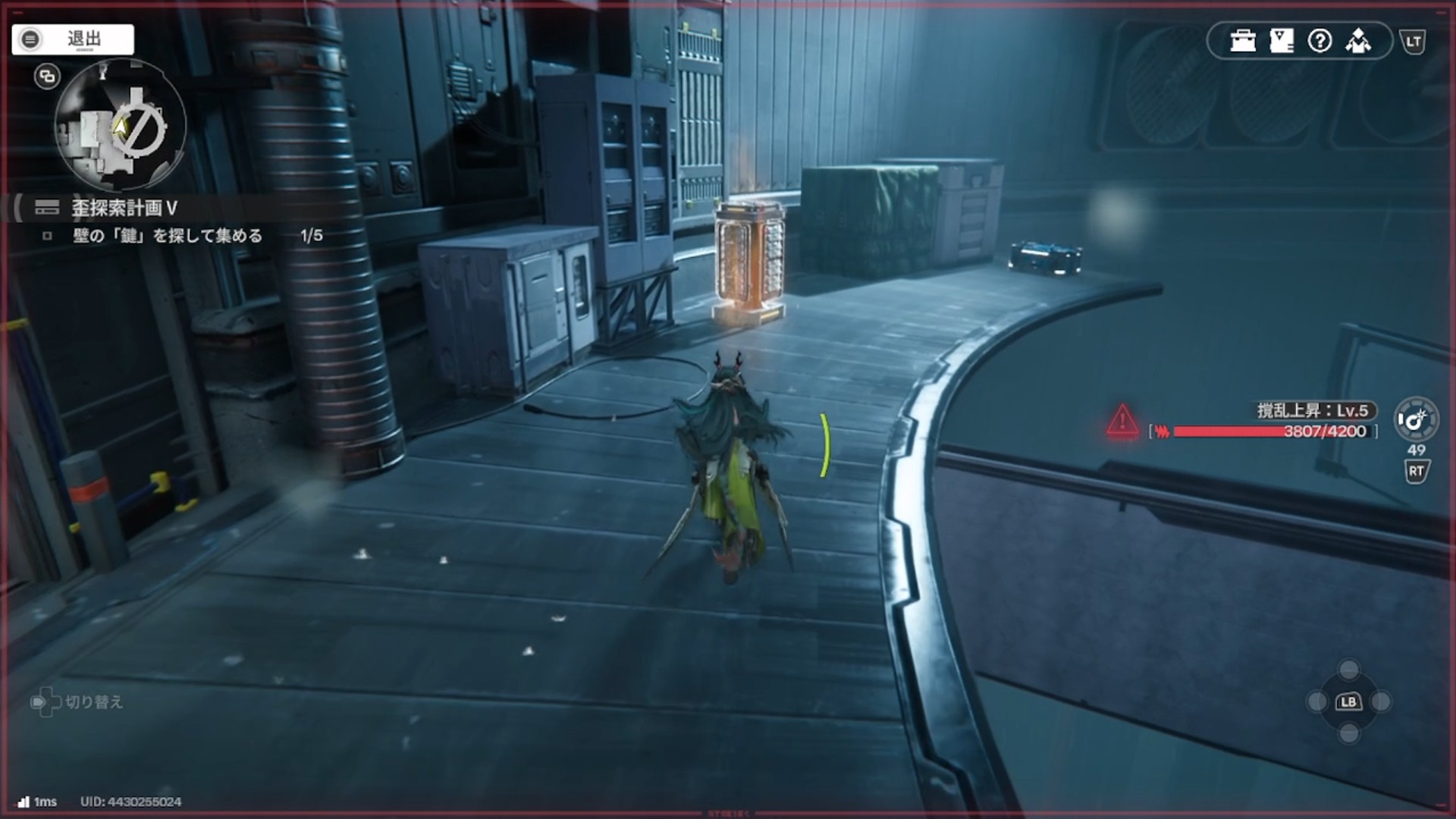Image resolution: width=1456 pixels, height=819 pixels.
Task: Open the notebook journal icon
Action: 1282,41
